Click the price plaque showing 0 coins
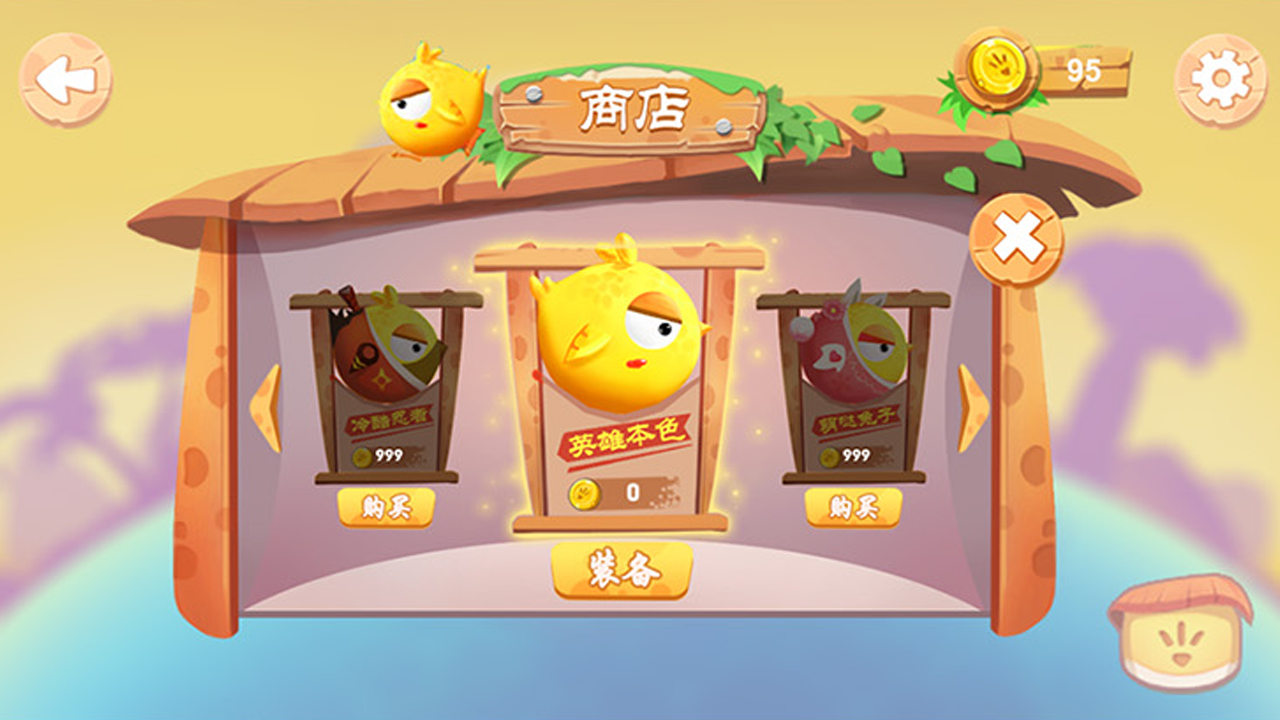The height and width of the screenshot is (720, 1280). click(x=625, y=491)
